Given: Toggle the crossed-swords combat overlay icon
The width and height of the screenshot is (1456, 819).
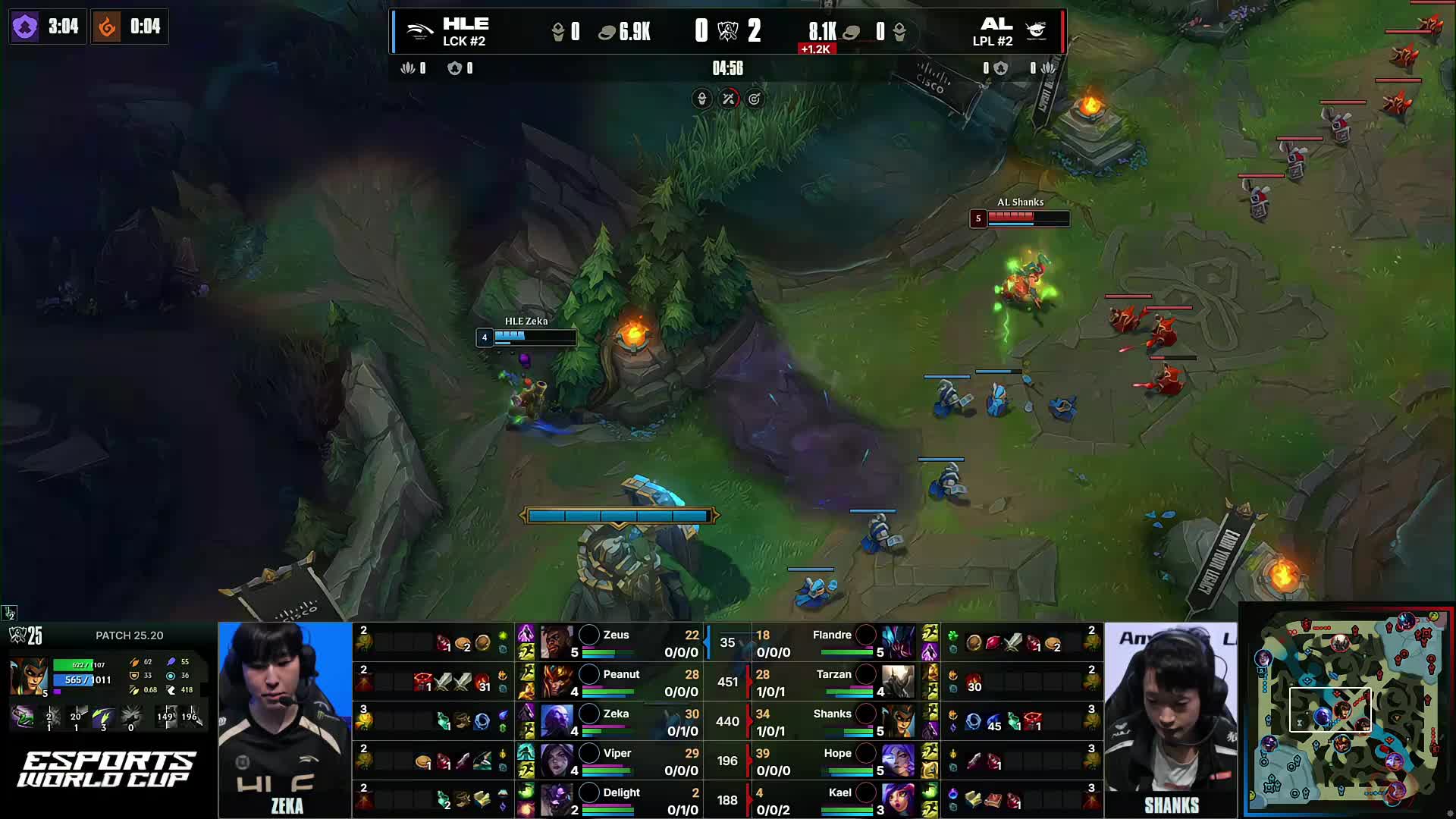Looking at the screenshot, I should point(728,99).
